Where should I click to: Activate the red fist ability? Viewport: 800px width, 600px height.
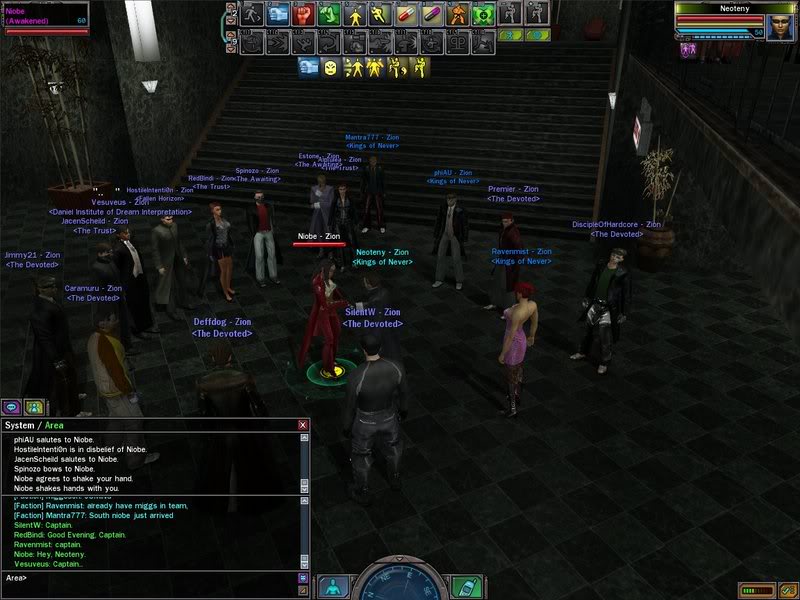point(303,14)
